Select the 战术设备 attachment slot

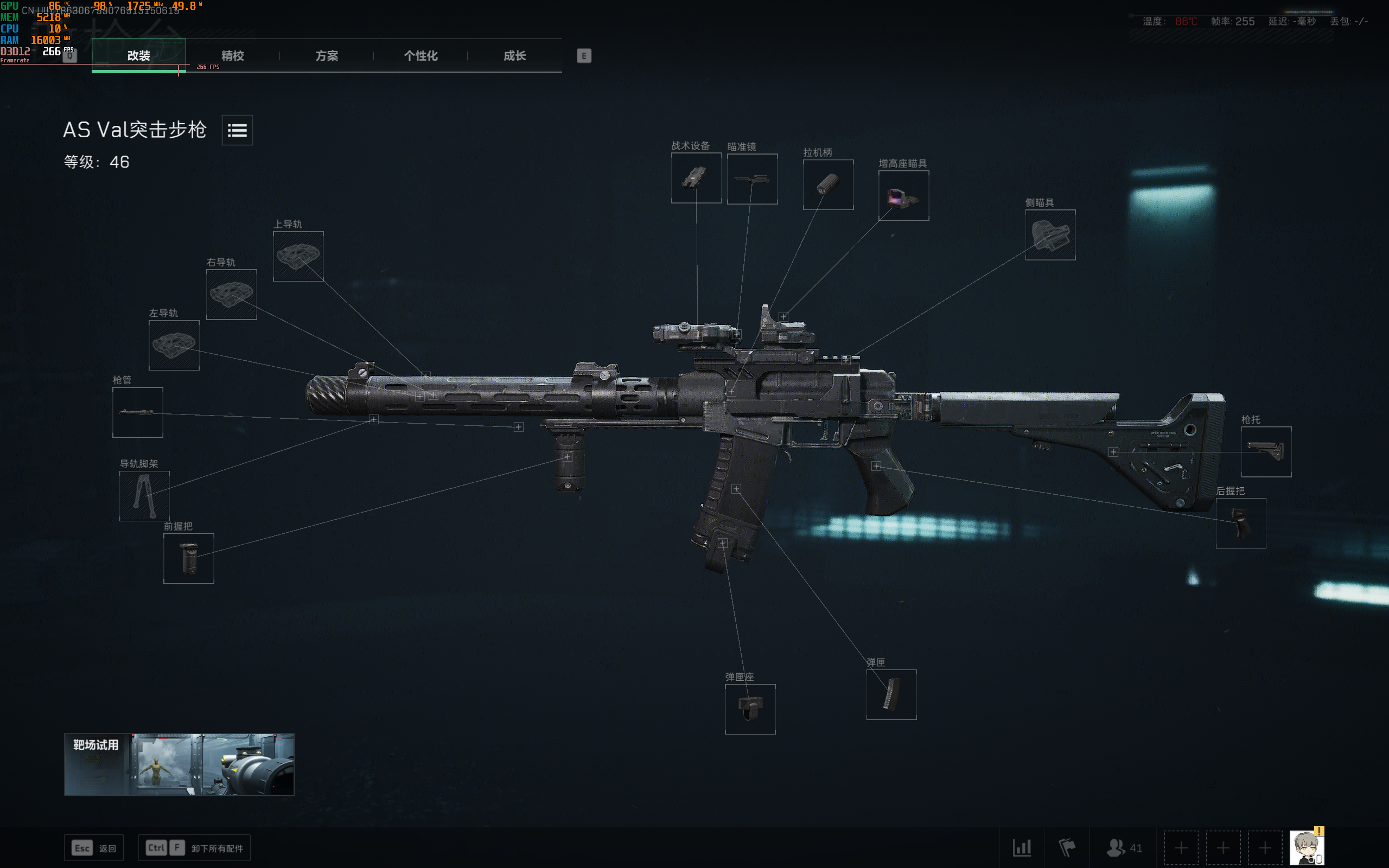pos(696,178)
